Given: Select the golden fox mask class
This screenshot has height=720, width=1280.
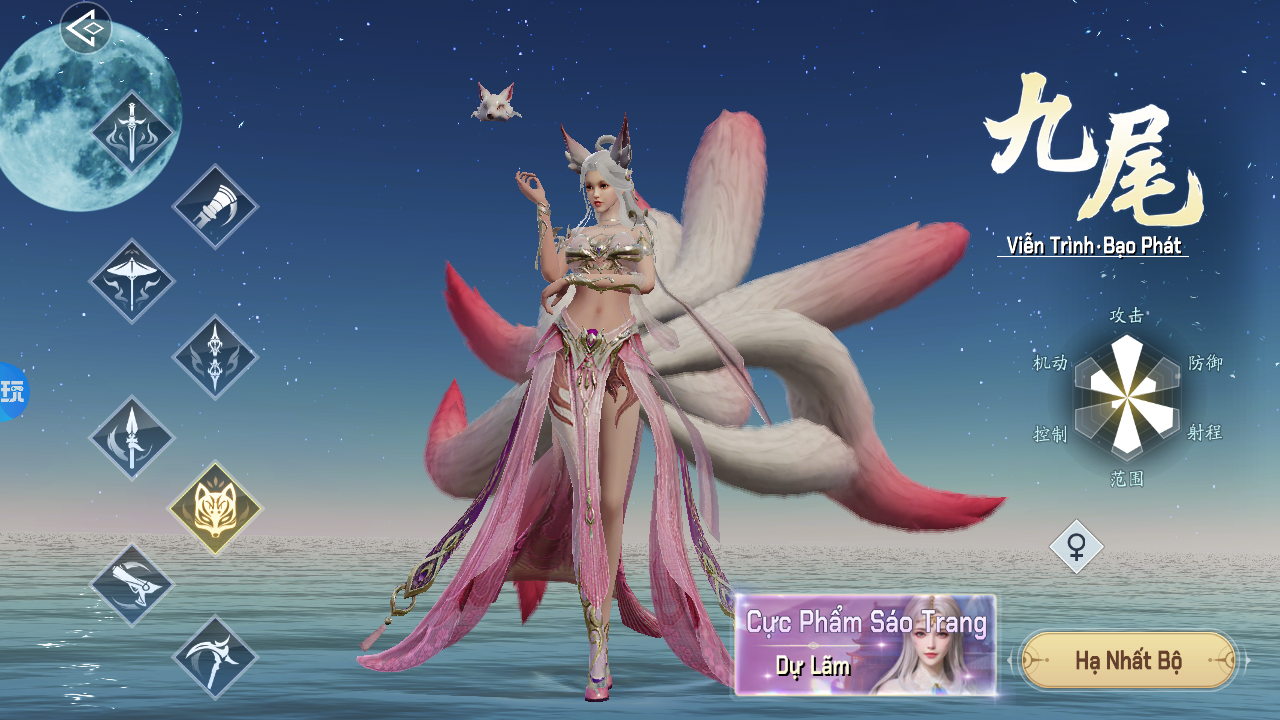Looking at the screenshot, I should coord(215,508).
